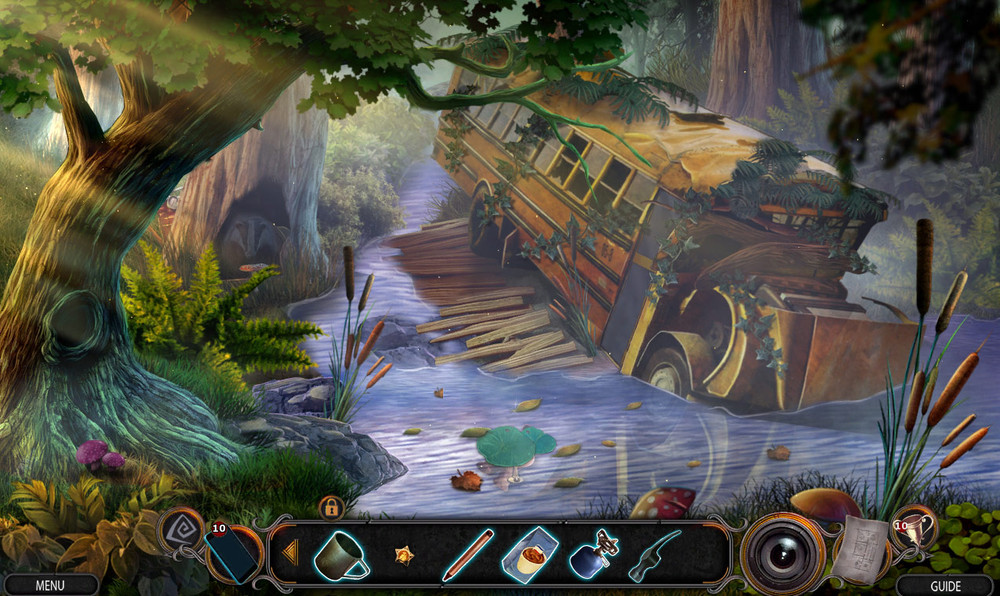1000x596 pixels.
Task: Select the bag with brown contents
Action: (x=532, y=554)
